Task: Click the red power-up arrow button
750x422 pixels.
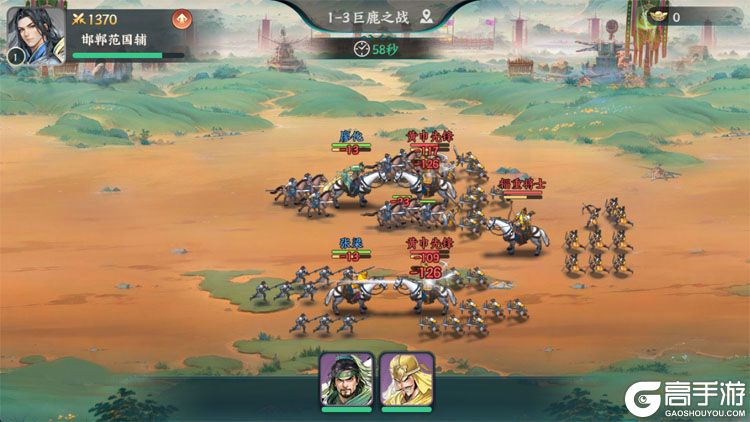Action: tap(181, 18)
